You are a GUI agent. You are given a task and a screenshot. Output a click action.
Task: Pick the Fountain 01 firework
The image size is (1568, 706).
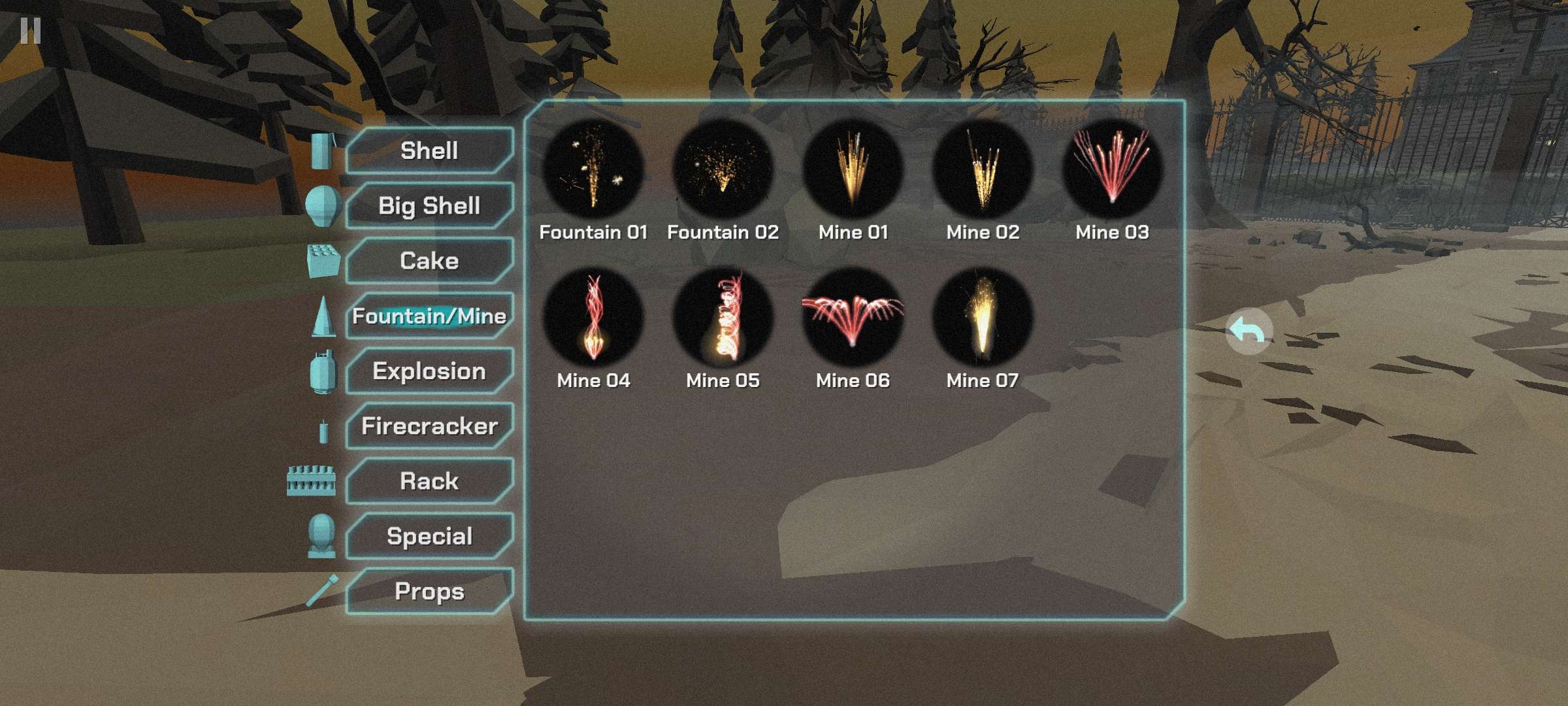[593, 169]
